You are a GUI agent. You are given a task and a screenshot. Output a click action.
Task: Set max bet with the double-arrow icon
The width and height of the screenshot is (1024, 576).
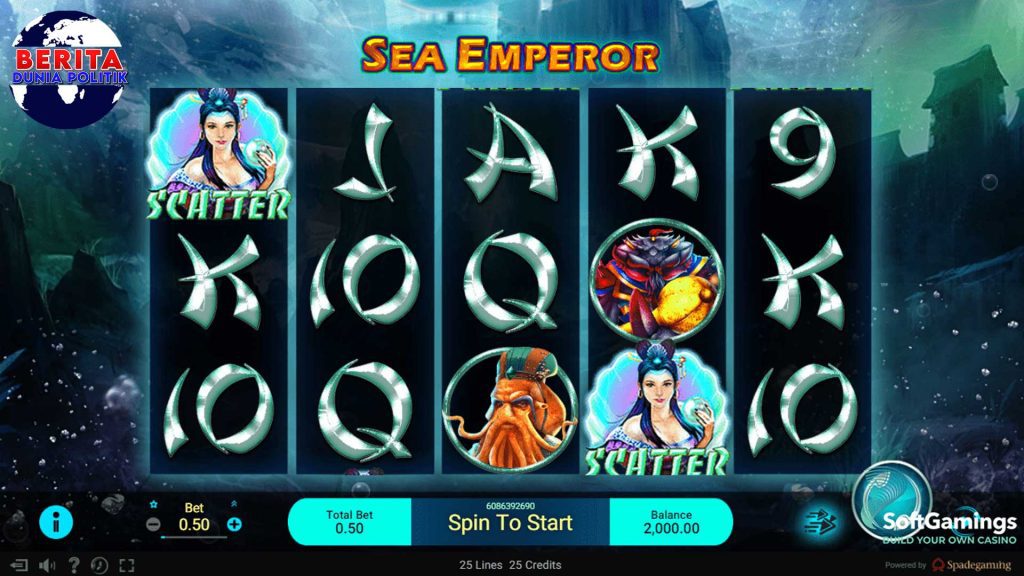(234, 505)
